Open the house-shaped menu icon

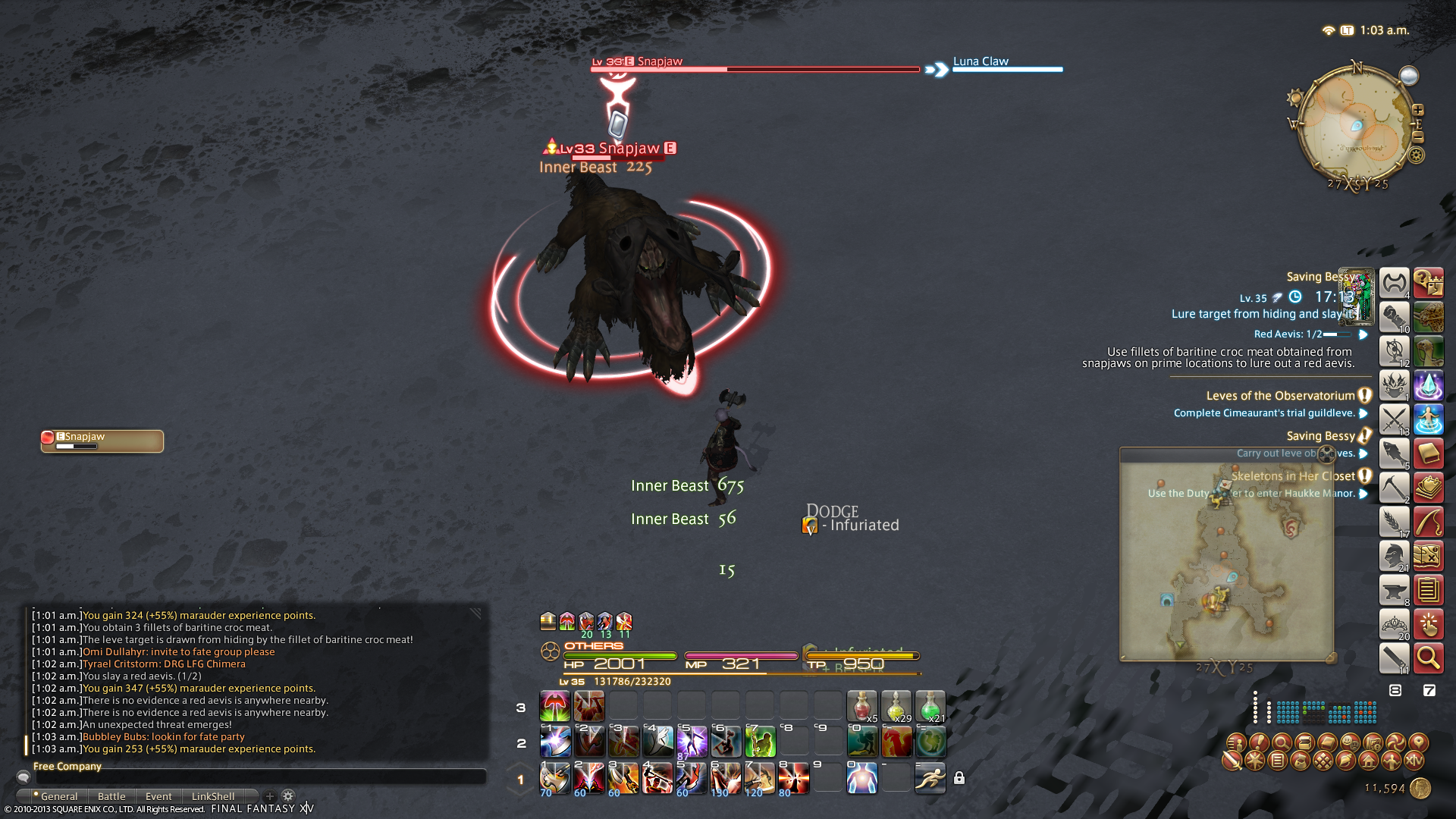[1368, 760]
